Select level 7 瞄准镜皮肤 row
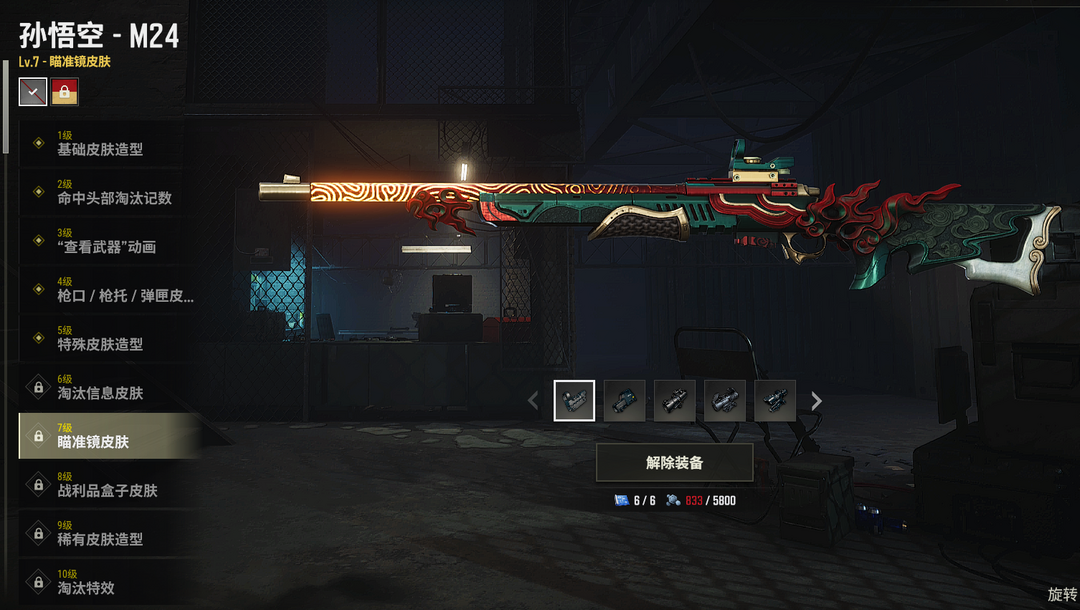Image resolution: width=1080 pixels, height=610 pixels. coord(100,436)
